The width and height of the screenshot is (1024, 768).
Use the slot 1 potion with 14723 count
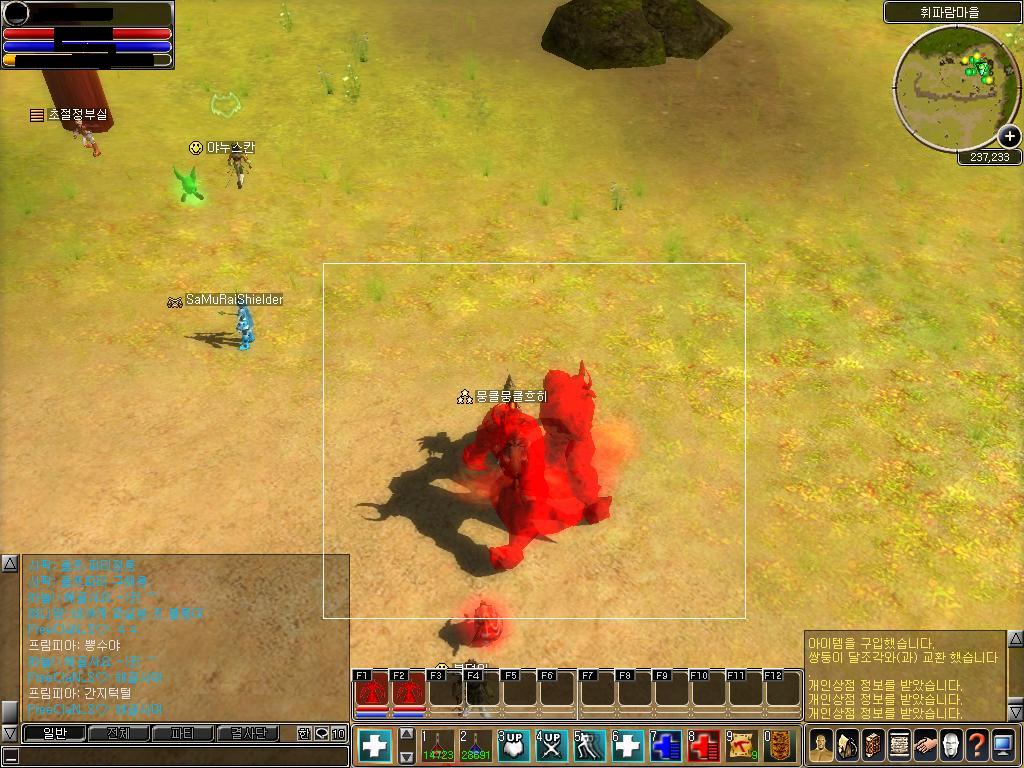(438, 746)
